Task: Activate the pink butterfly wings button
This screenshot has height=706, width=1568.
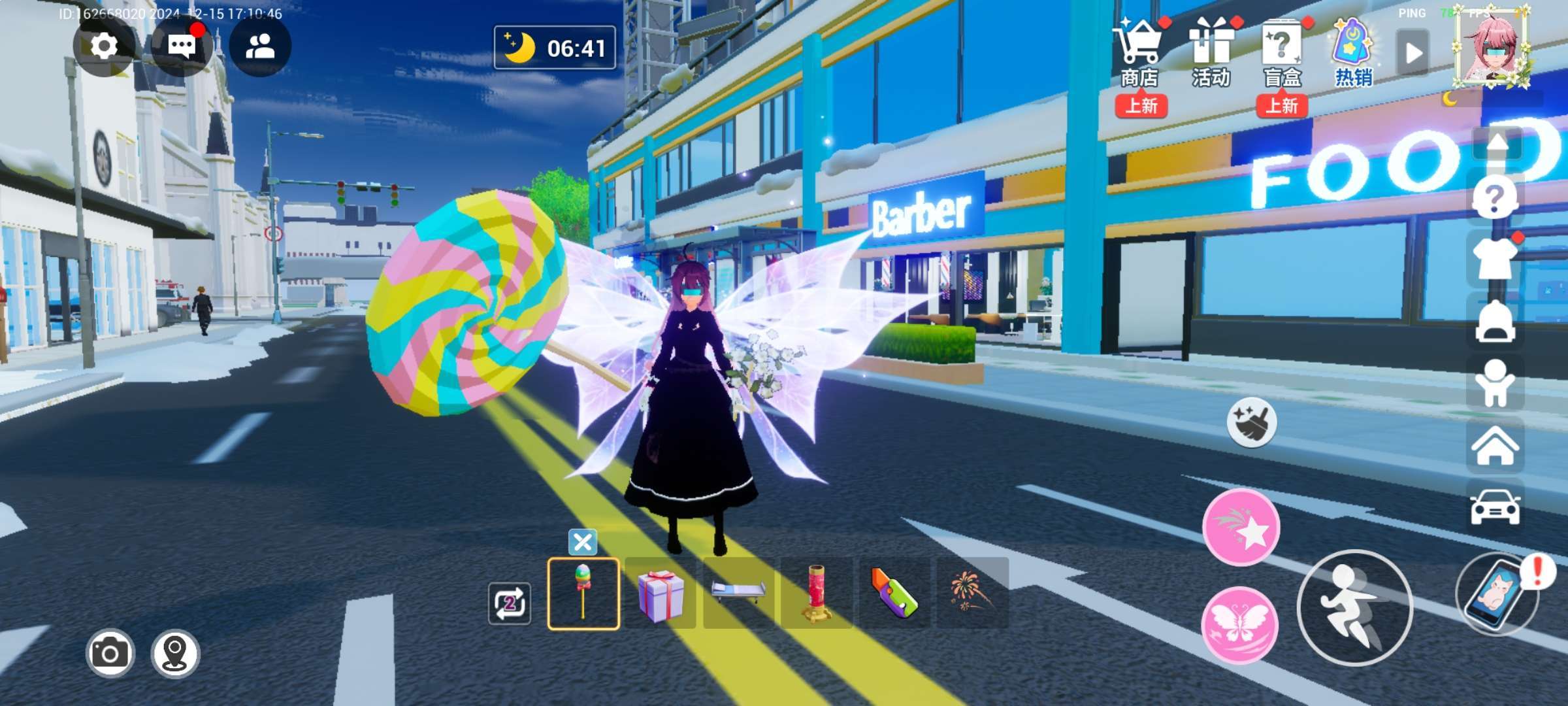Action: pyautogui.click(x=1239, y=624)
